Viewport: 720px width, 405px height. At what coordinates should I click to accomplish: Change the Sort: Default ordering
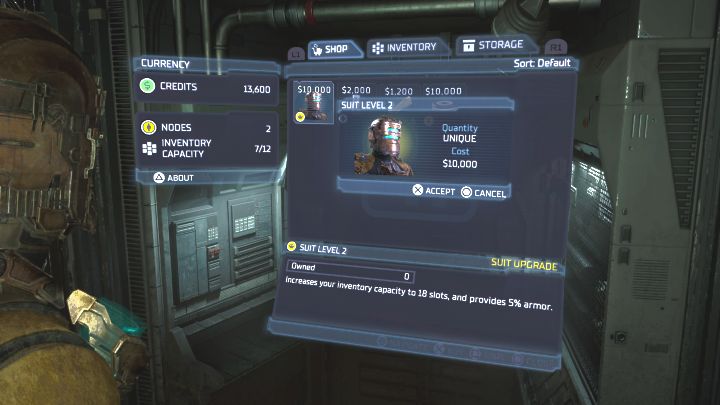click(541, 64)
